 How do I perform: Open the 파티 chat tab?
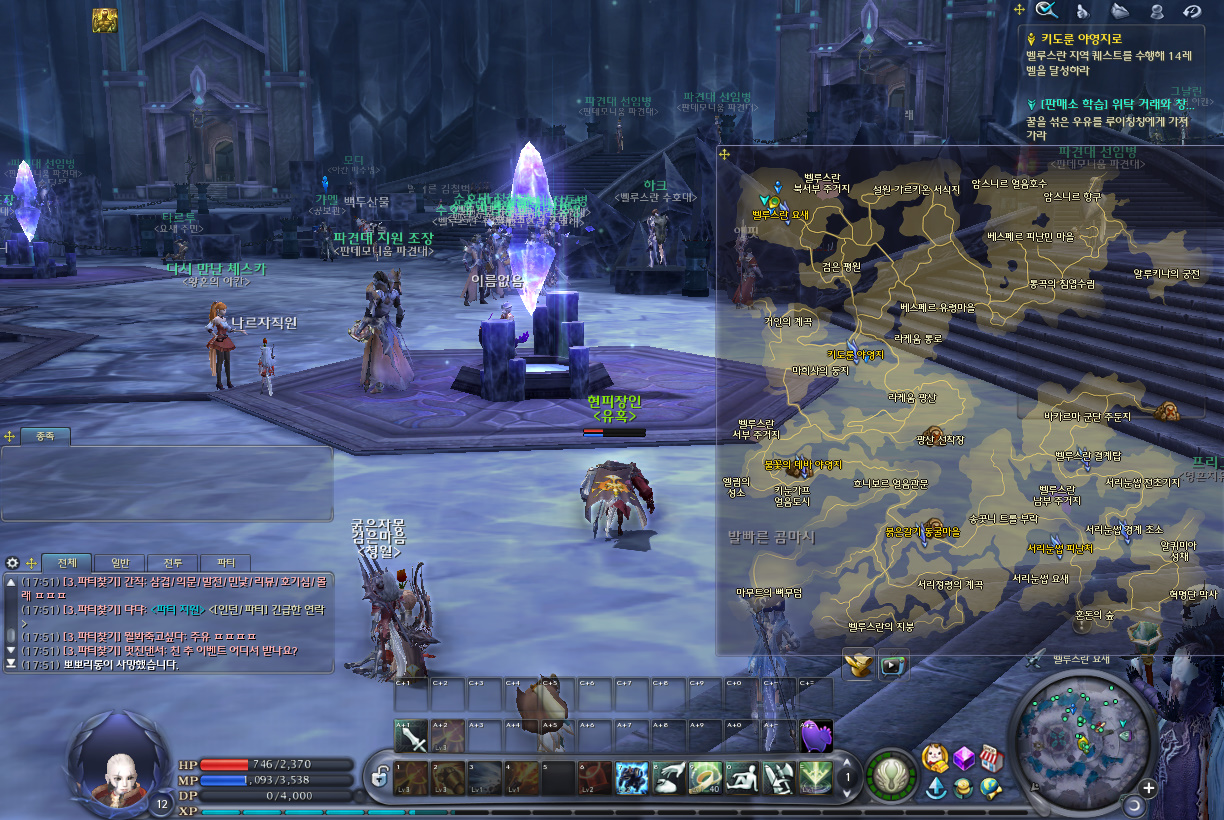226,563
